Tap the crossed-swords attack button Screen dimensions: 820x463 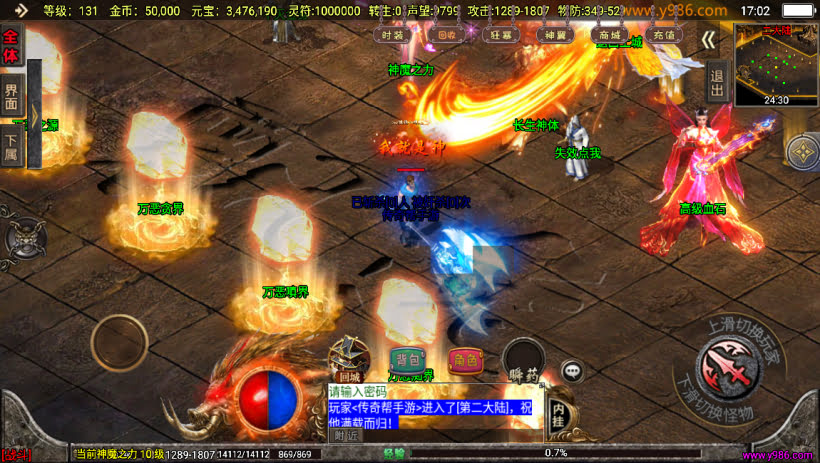726,362
